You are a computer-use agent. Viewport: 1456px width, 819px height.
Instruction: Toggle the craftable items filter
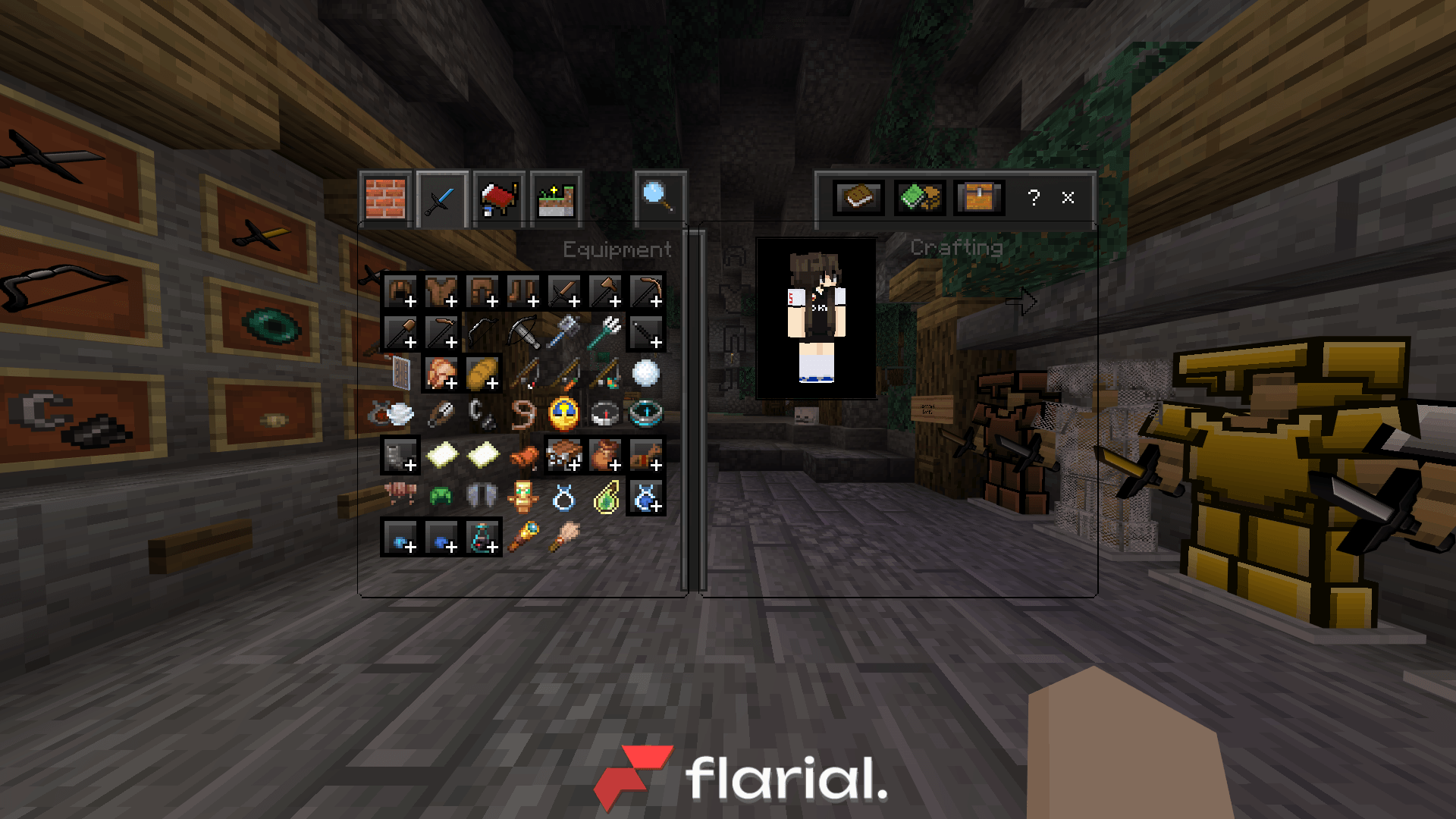tap(920, 199)
